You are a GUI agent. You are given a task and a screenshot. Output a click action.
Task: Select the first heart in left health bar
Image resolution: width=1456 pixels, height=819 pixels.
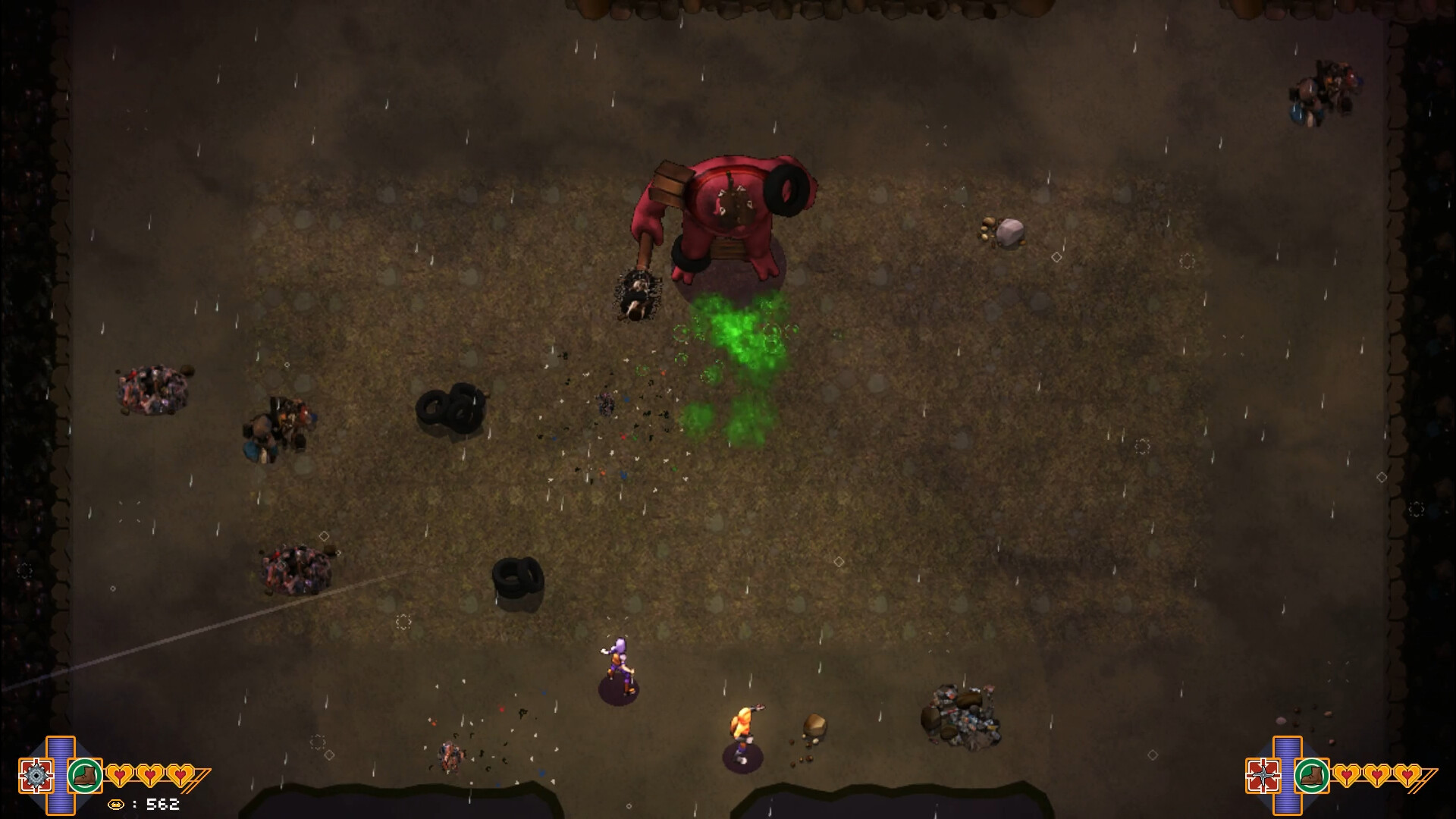(118, 777)
